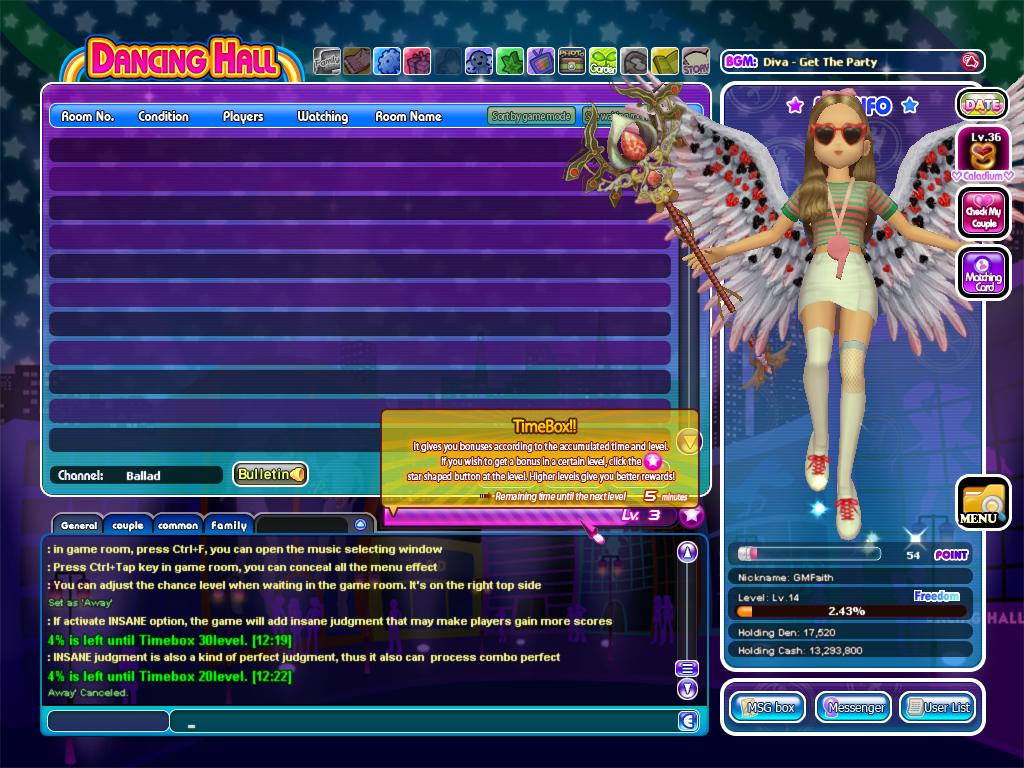The width and height of the screenshot is (1024, 768).
Task: Open the Story toolbar icon
Action: click(x=696, y=62)
